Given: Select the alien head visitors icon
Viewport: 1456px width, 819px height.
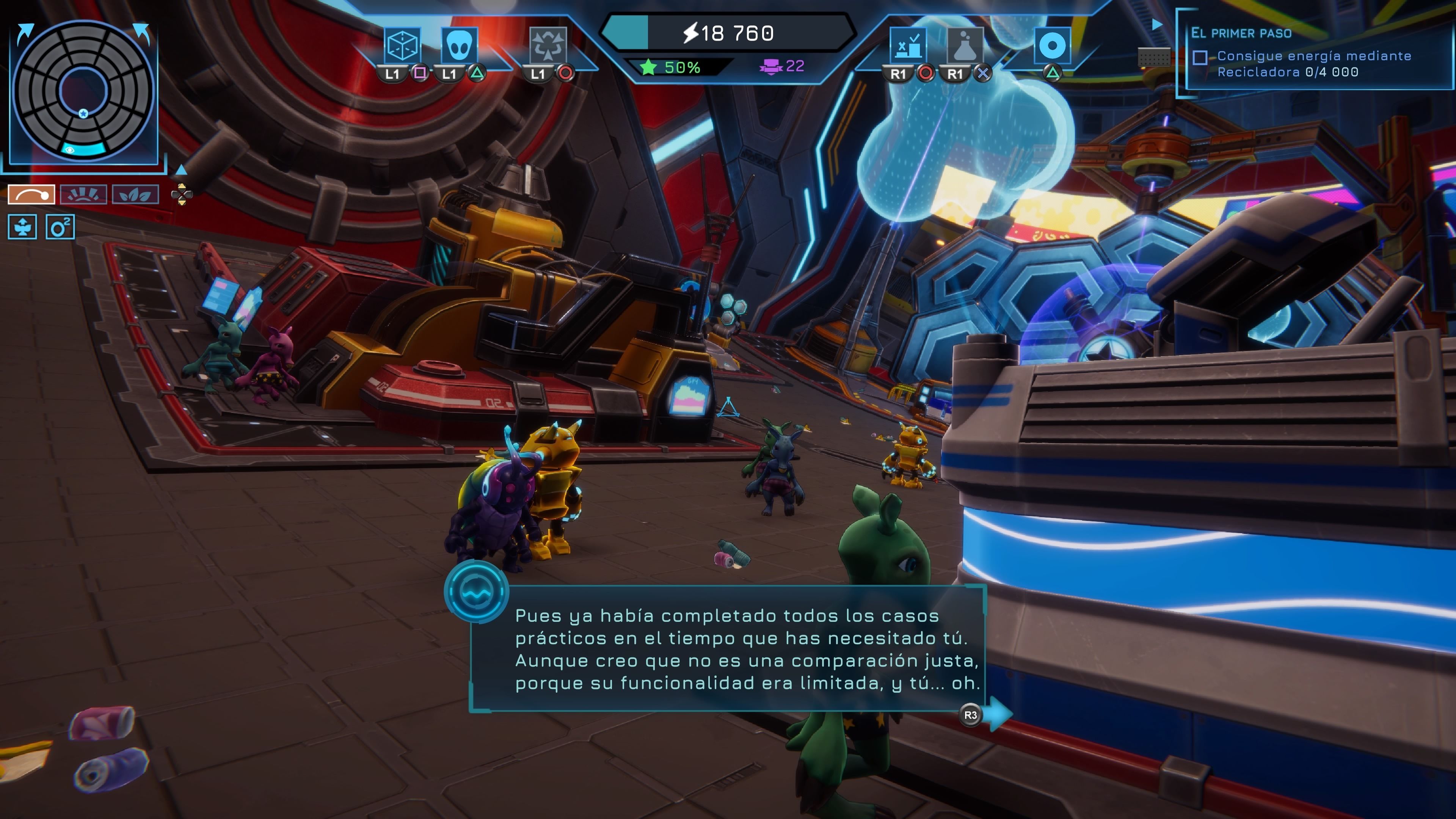Looking at the screenshot, I should coord(458,45).
